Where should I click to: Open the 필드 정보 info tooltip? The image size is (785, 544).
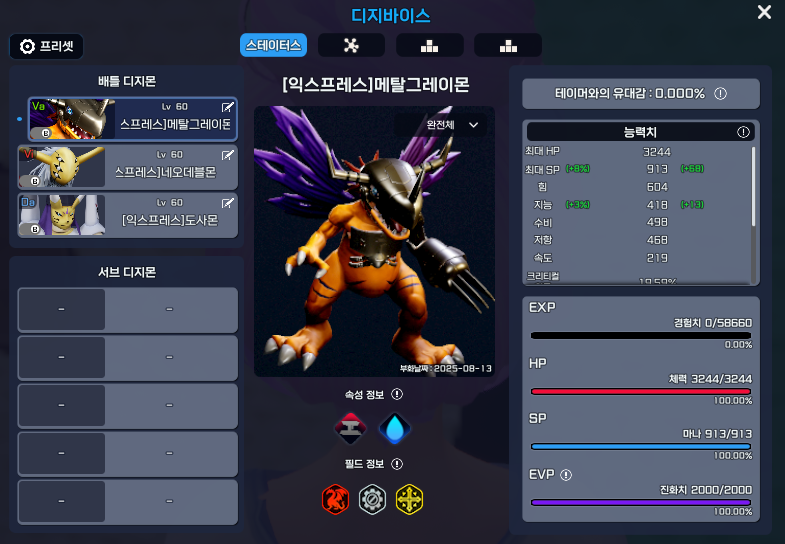click(397, 464)
